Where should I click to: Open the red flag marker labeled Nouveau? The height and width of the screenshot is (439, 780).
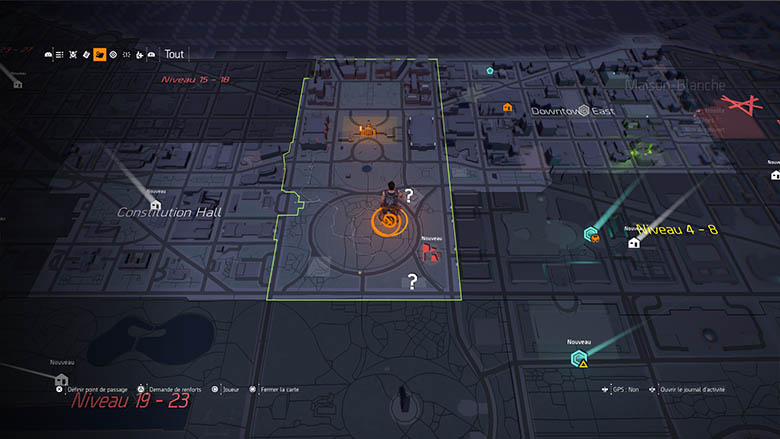pos(431,253)
